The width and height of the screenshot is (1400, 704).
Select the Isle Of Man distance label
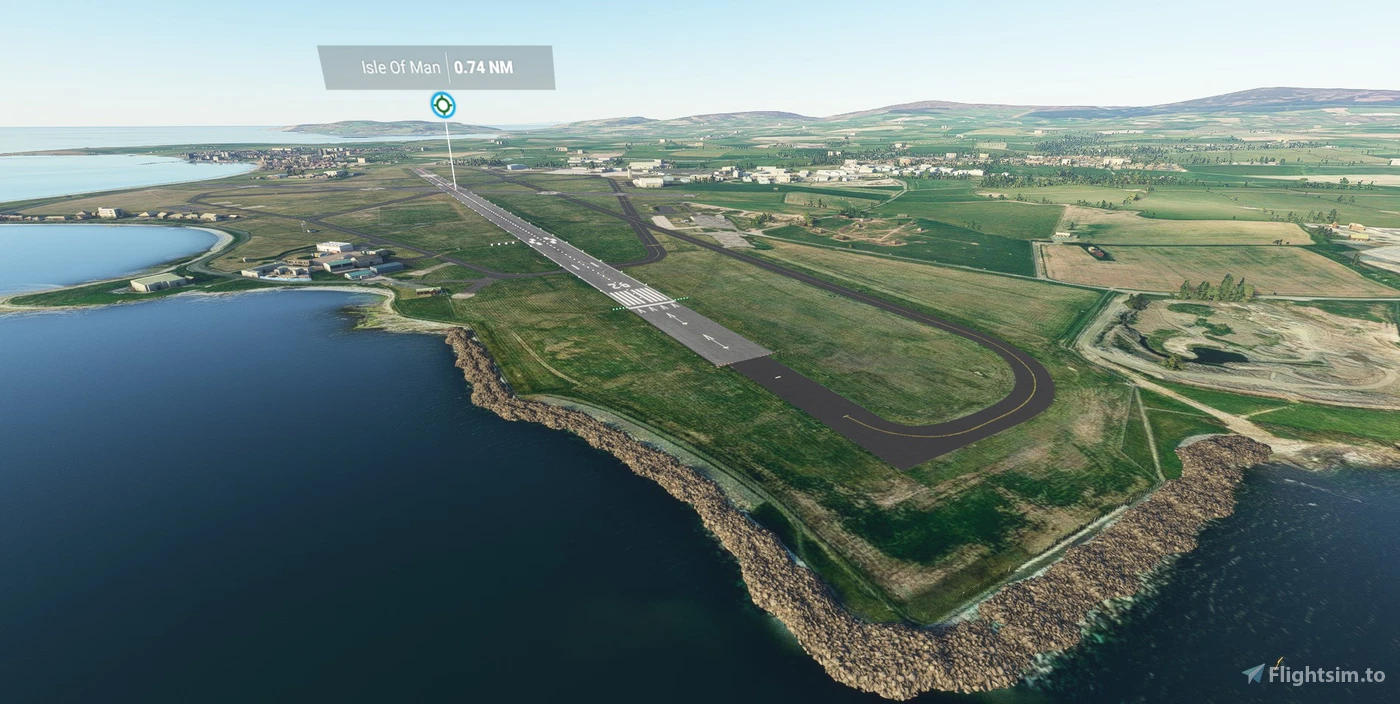436,68
